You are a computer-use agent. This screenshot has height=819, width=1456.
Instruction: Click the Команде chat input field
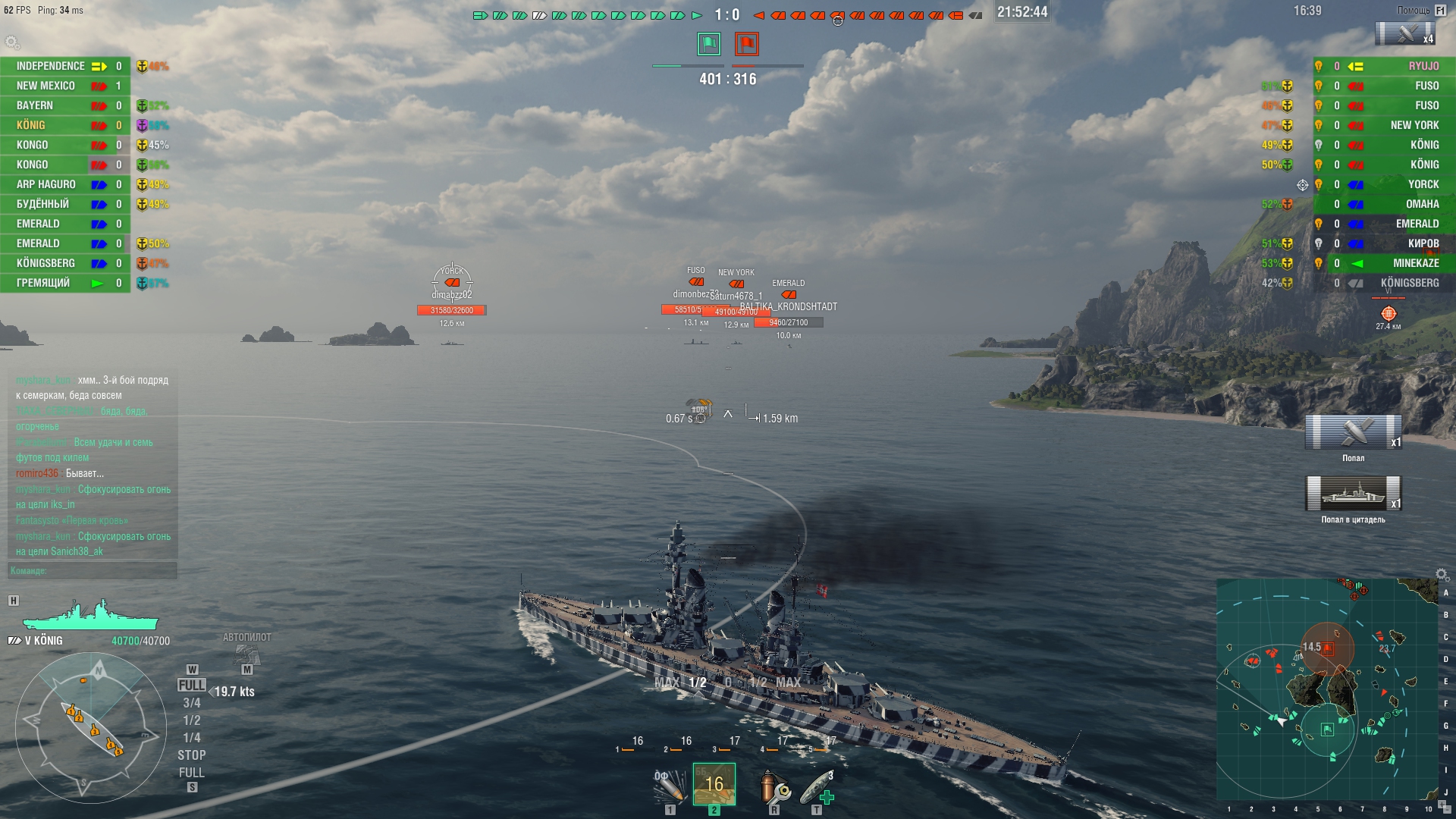point(93,571)
